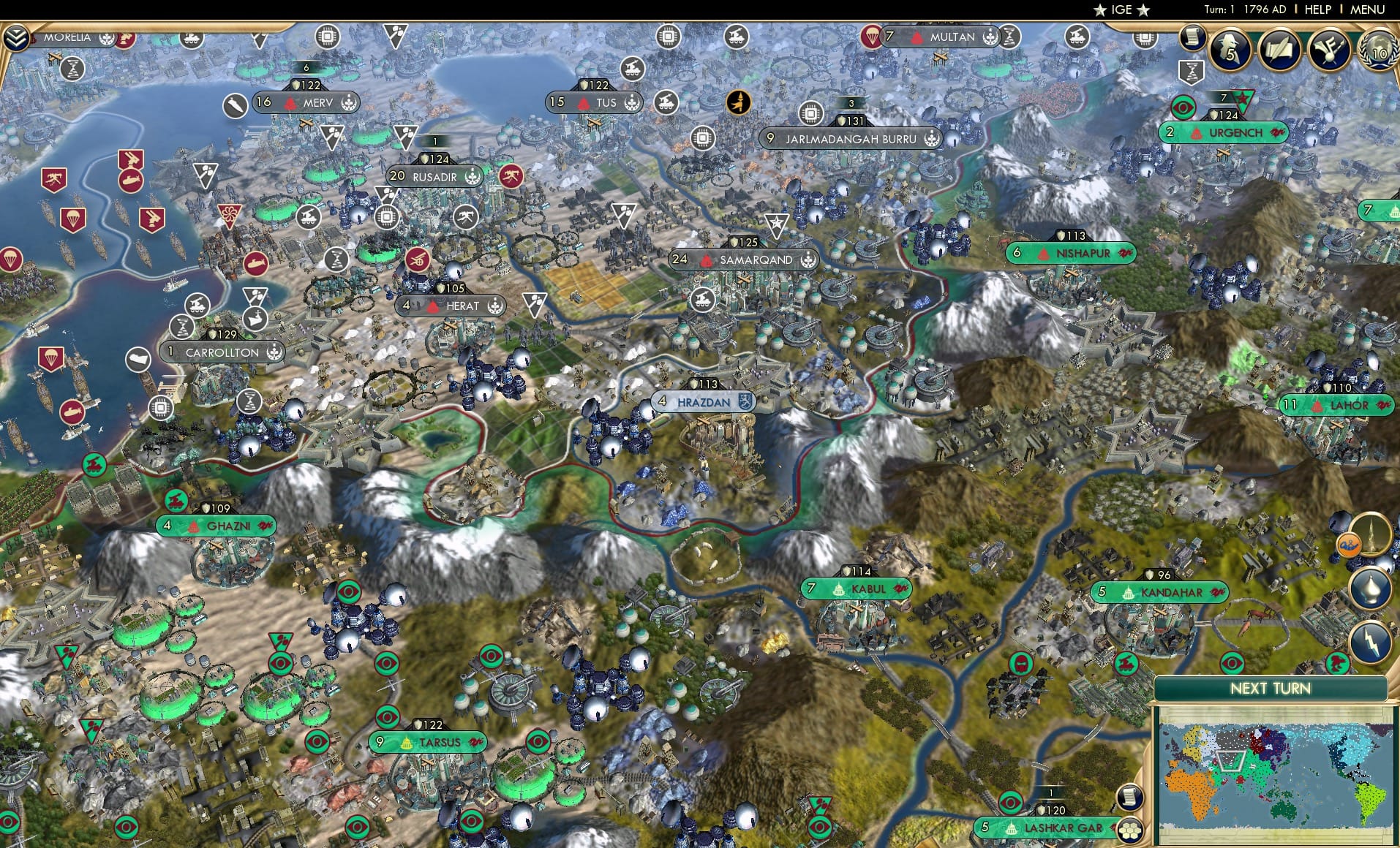Open the Social Policies scroll-and-quill icon

1280,49
